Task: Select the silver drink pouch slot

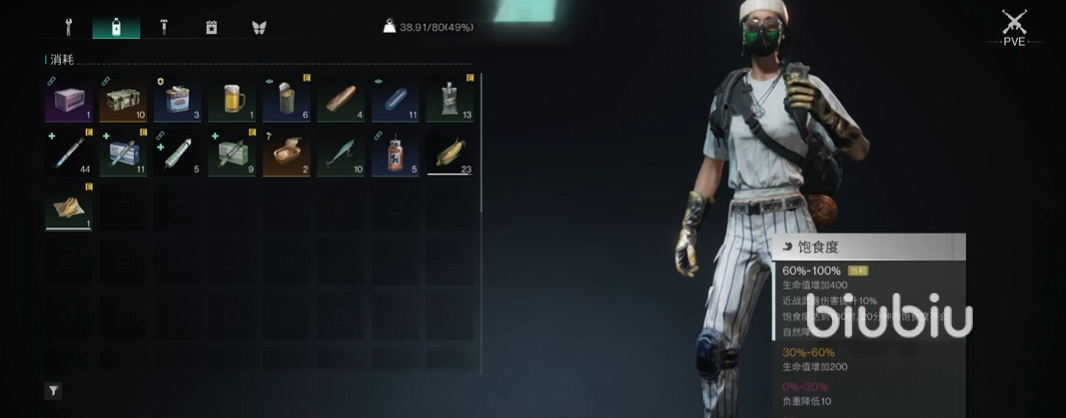Action: [x=450, y=99]
